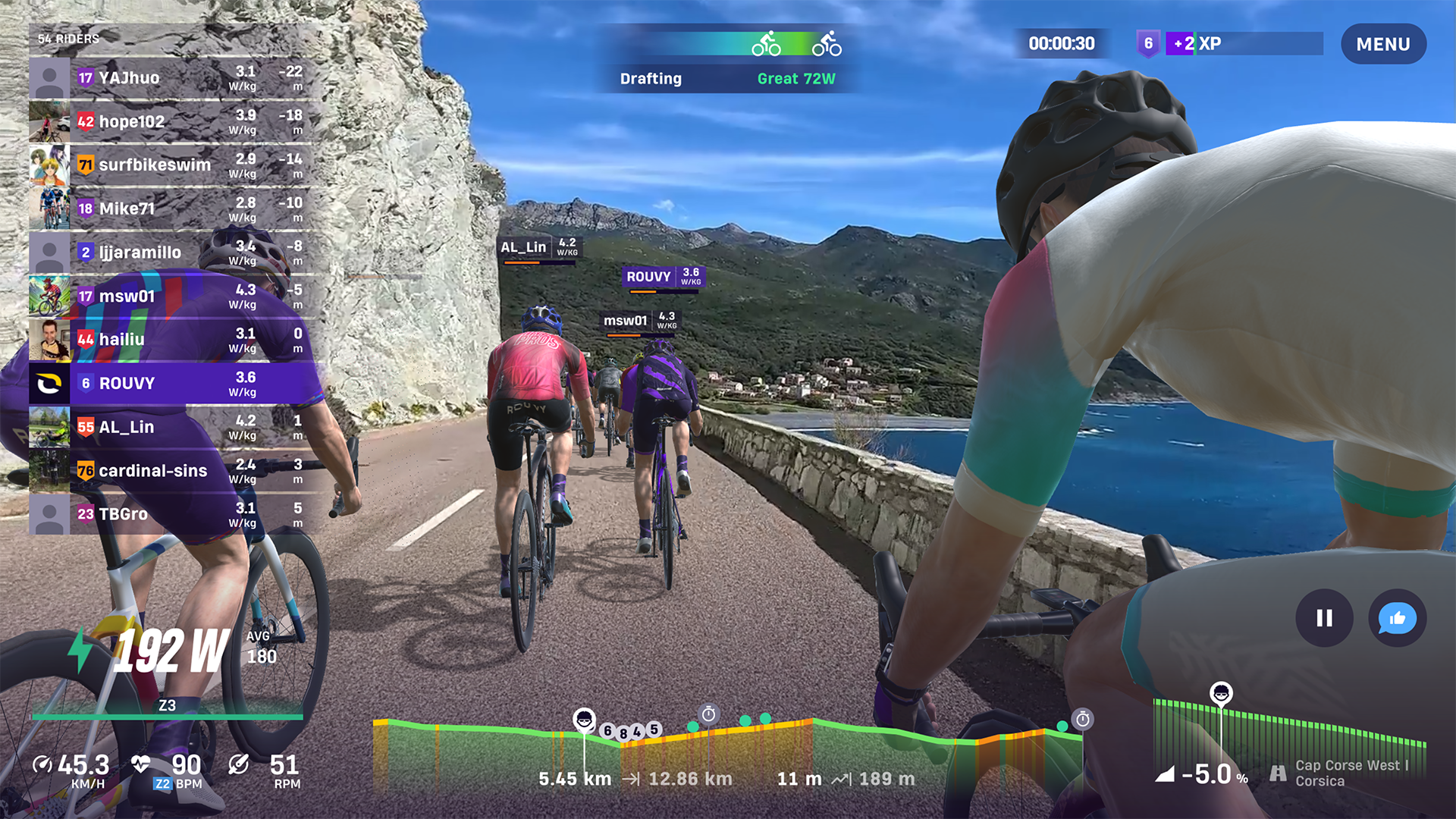Click hailiu's avatar photo
Viewport: 1456px width, 819px height.
pyautogui.click(x=49, y=340)
